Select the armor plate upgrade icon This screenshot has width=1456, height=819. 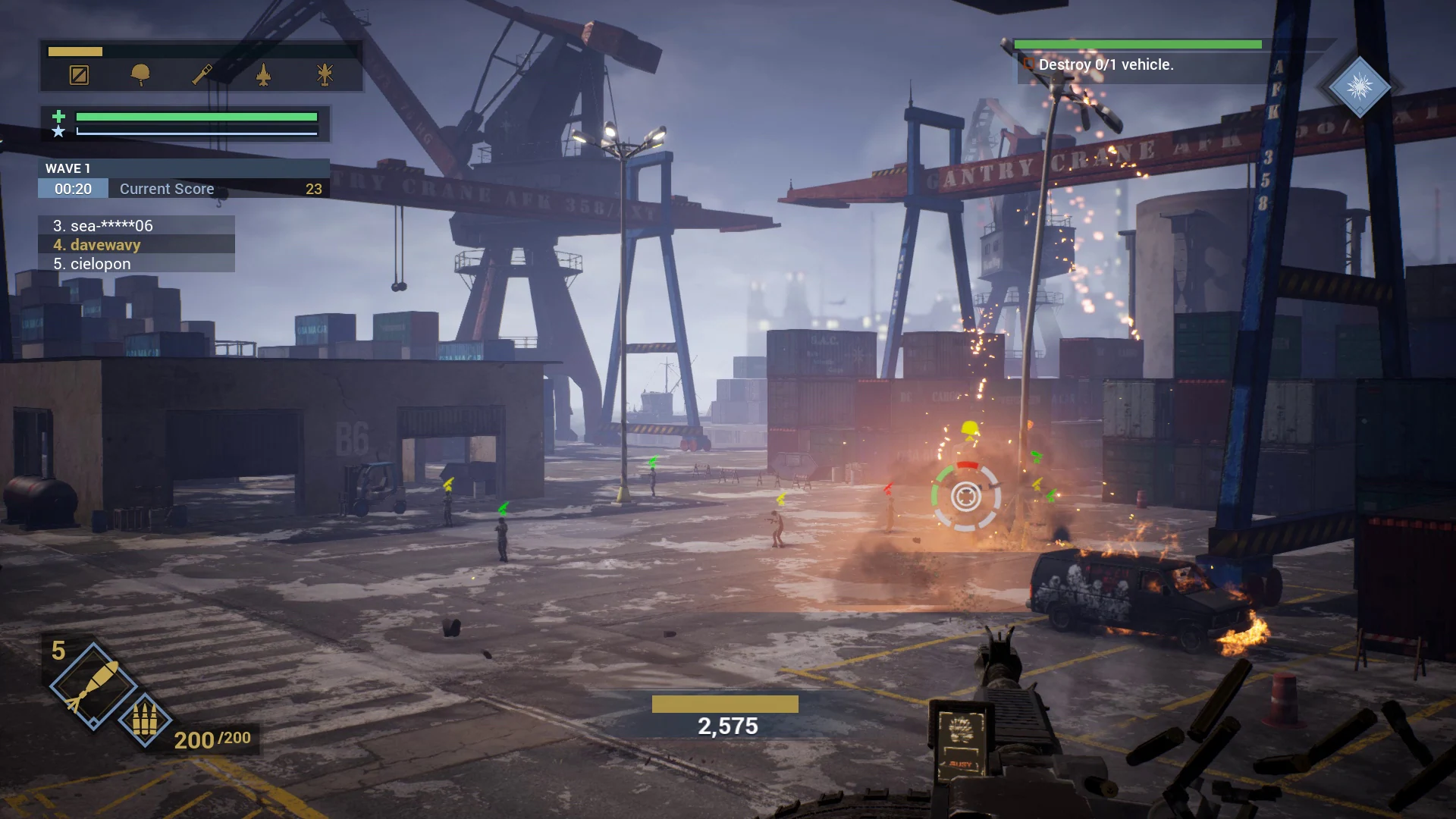tap(78, 76)
